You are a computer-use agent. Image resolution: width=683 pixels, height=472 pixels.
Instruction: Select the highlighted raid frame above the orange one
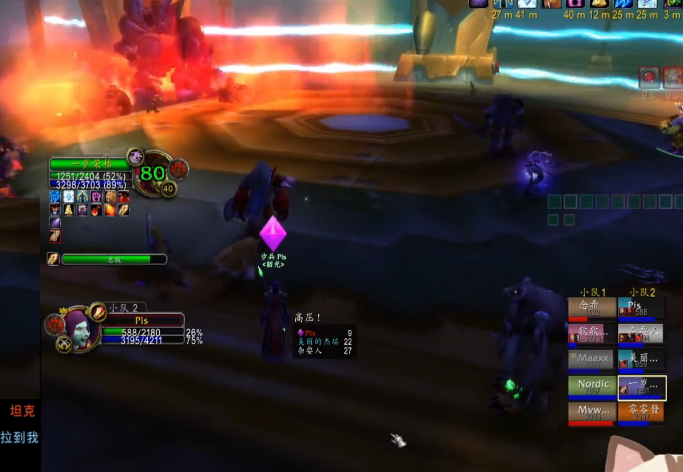(642, 385)
